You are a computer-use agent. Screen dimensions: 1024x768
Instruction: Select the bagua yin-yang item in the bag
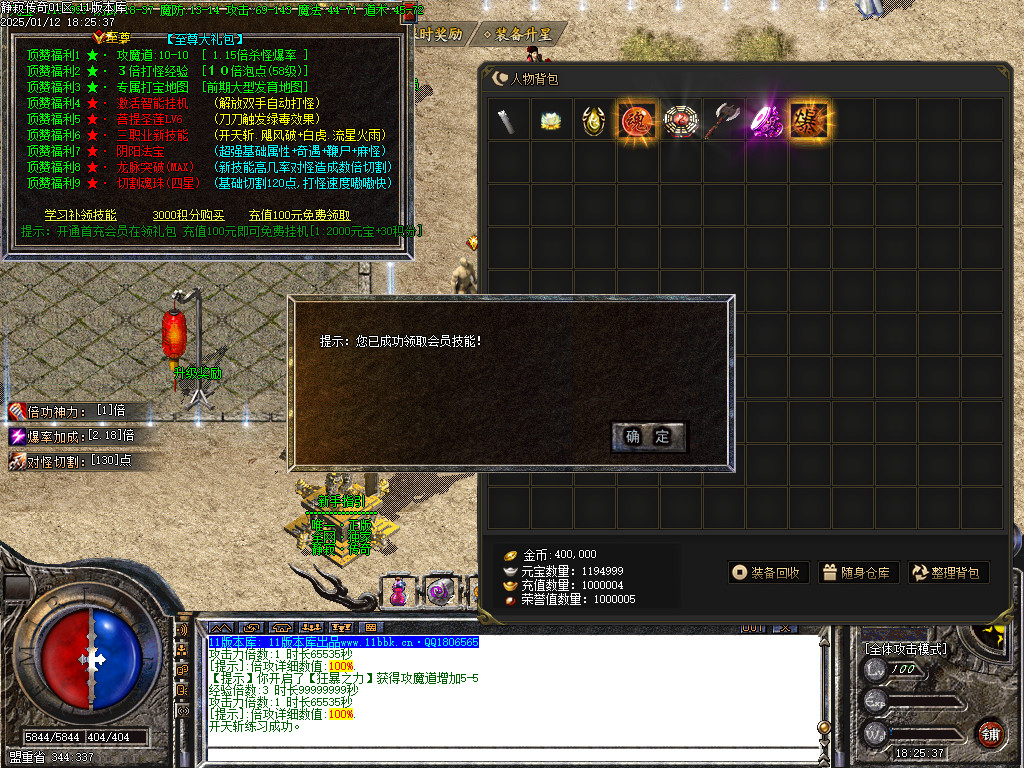tap(680, 120)
